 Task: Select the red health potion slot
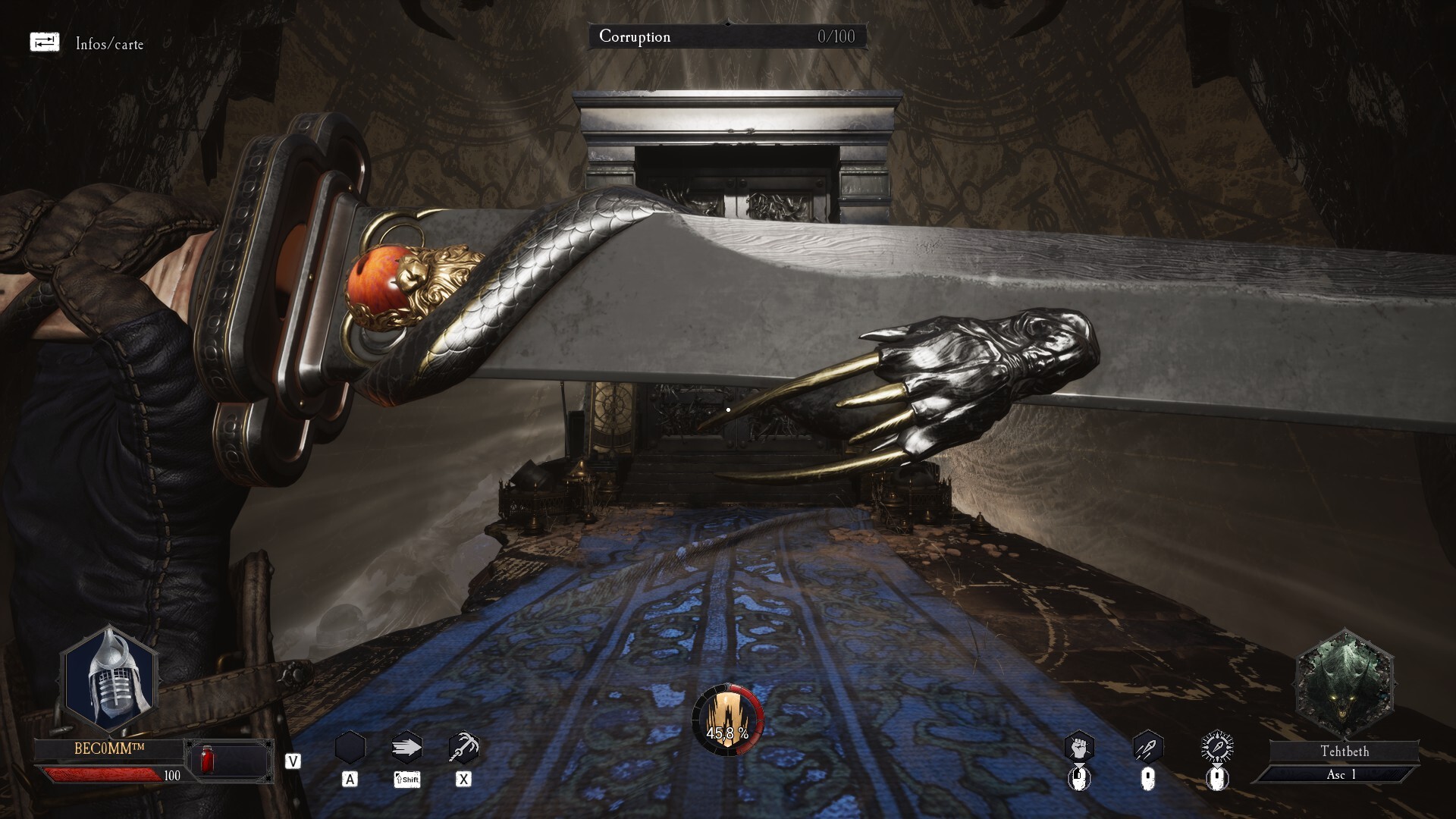pyautogui.click(x=206, y=759)
